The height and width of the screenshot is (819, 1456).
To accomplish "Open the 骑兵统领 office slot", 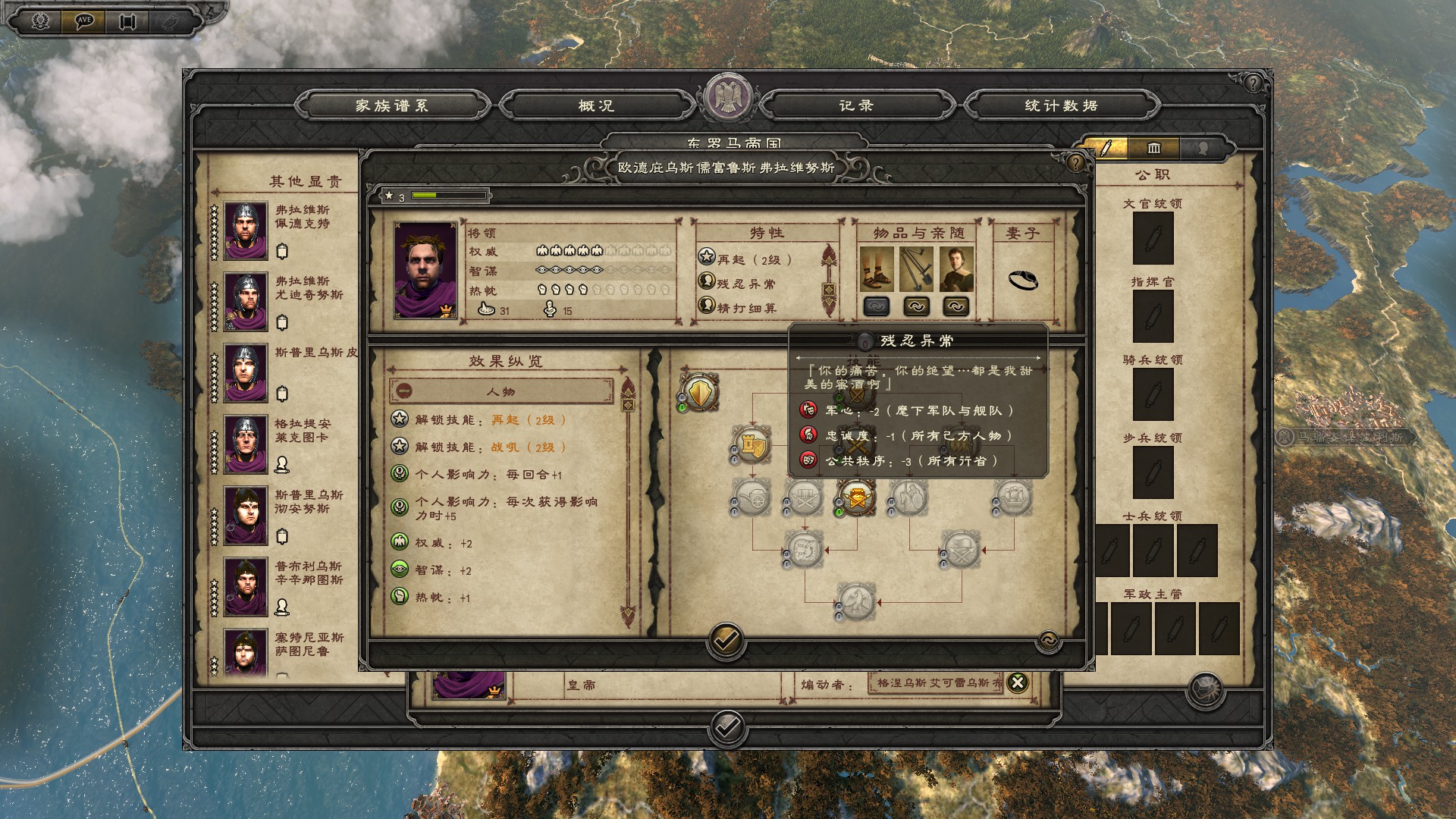I will click(x=1153, y=394).
